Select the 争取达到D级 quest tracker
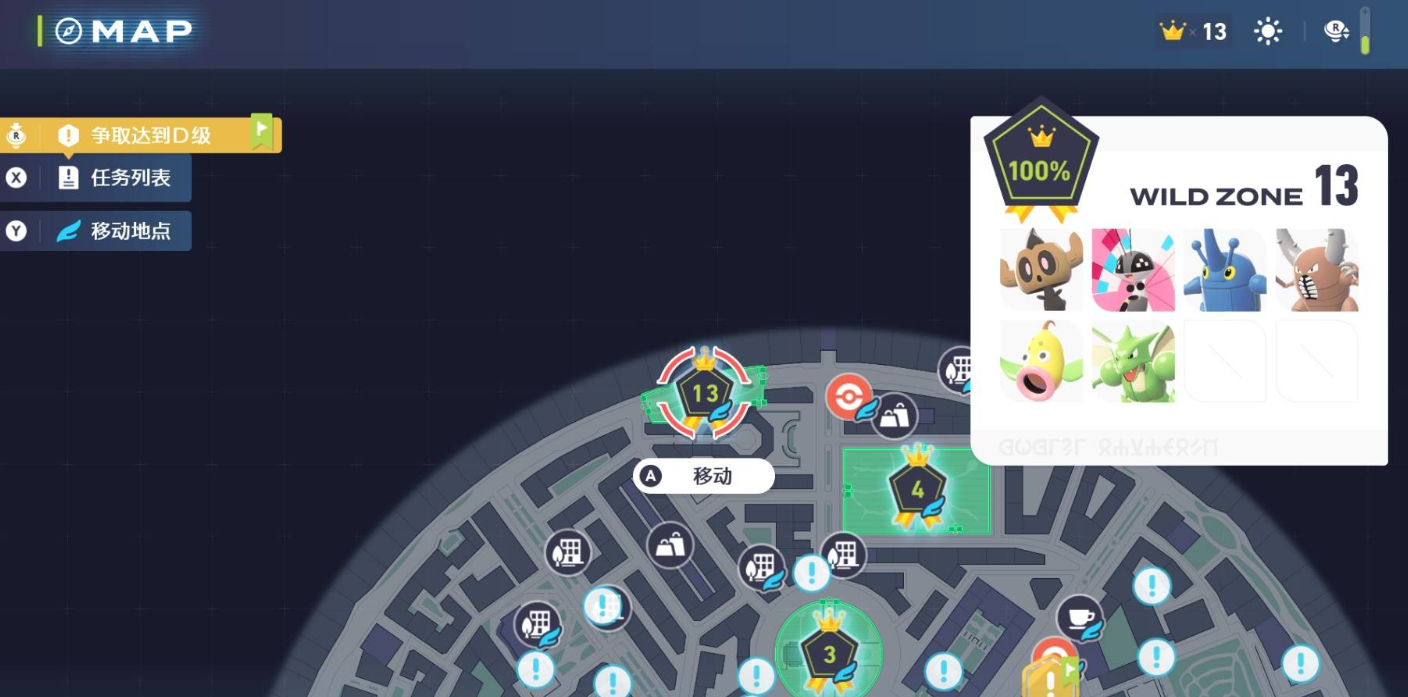This screenshot has width=1408, height=697. [x=150, y=135]
